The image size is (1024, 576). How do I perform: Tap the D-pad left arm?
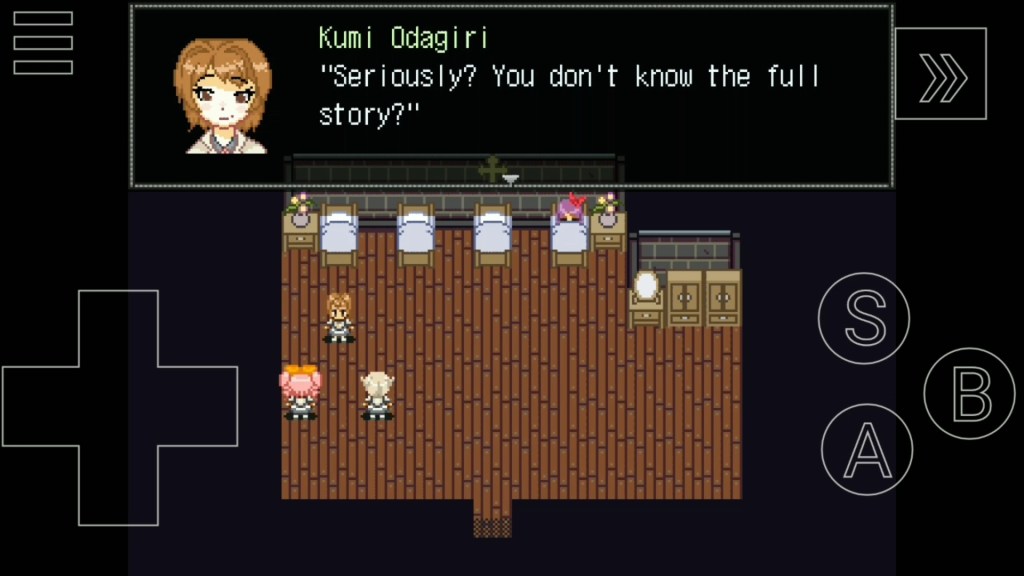[x=40, y=406]
